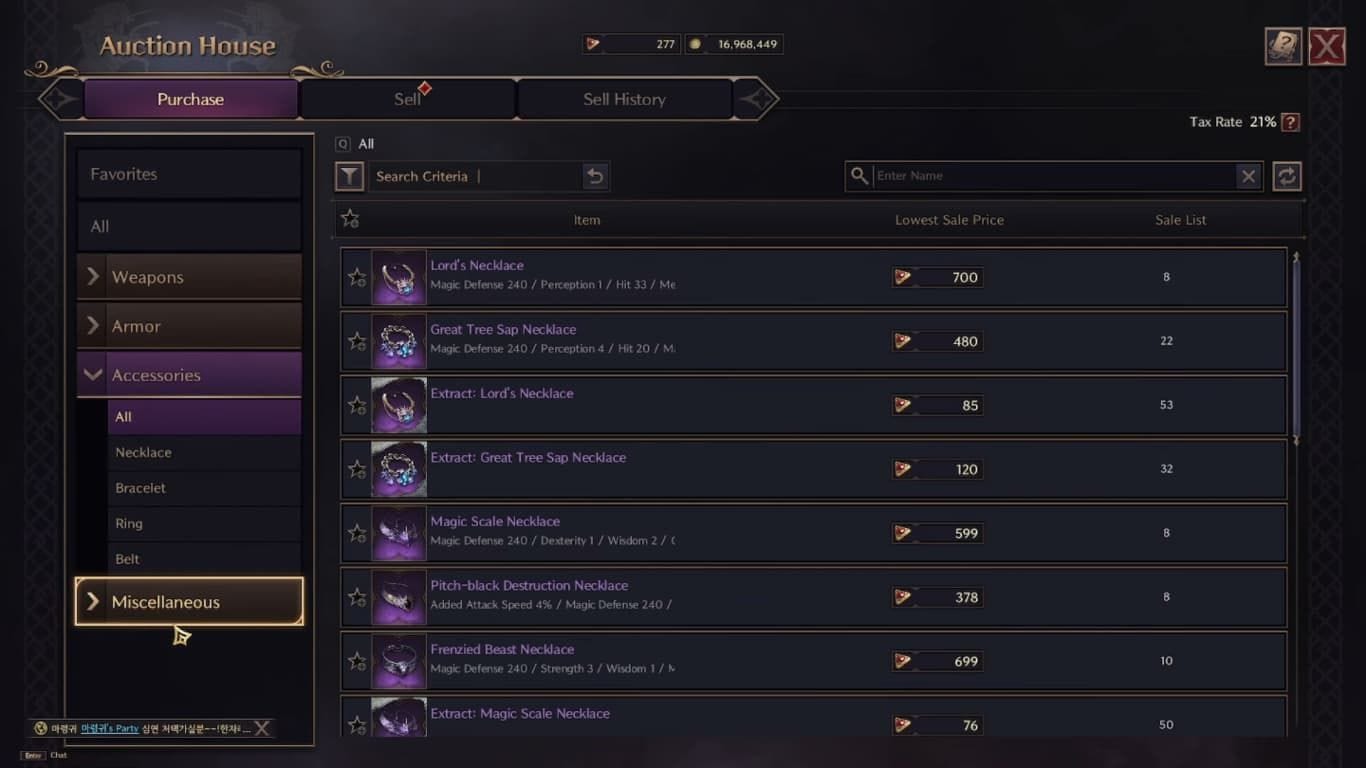Favorite the Lord's Necklace listing
1366x768 pixels.
tap(357, 277)
